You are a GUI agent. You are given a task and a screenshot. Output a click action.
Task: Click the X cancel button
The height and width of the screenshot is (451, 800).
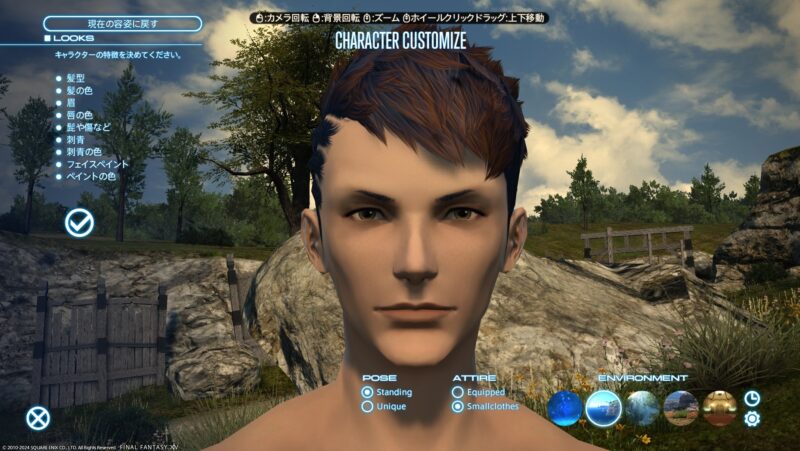tap(38, 418)
